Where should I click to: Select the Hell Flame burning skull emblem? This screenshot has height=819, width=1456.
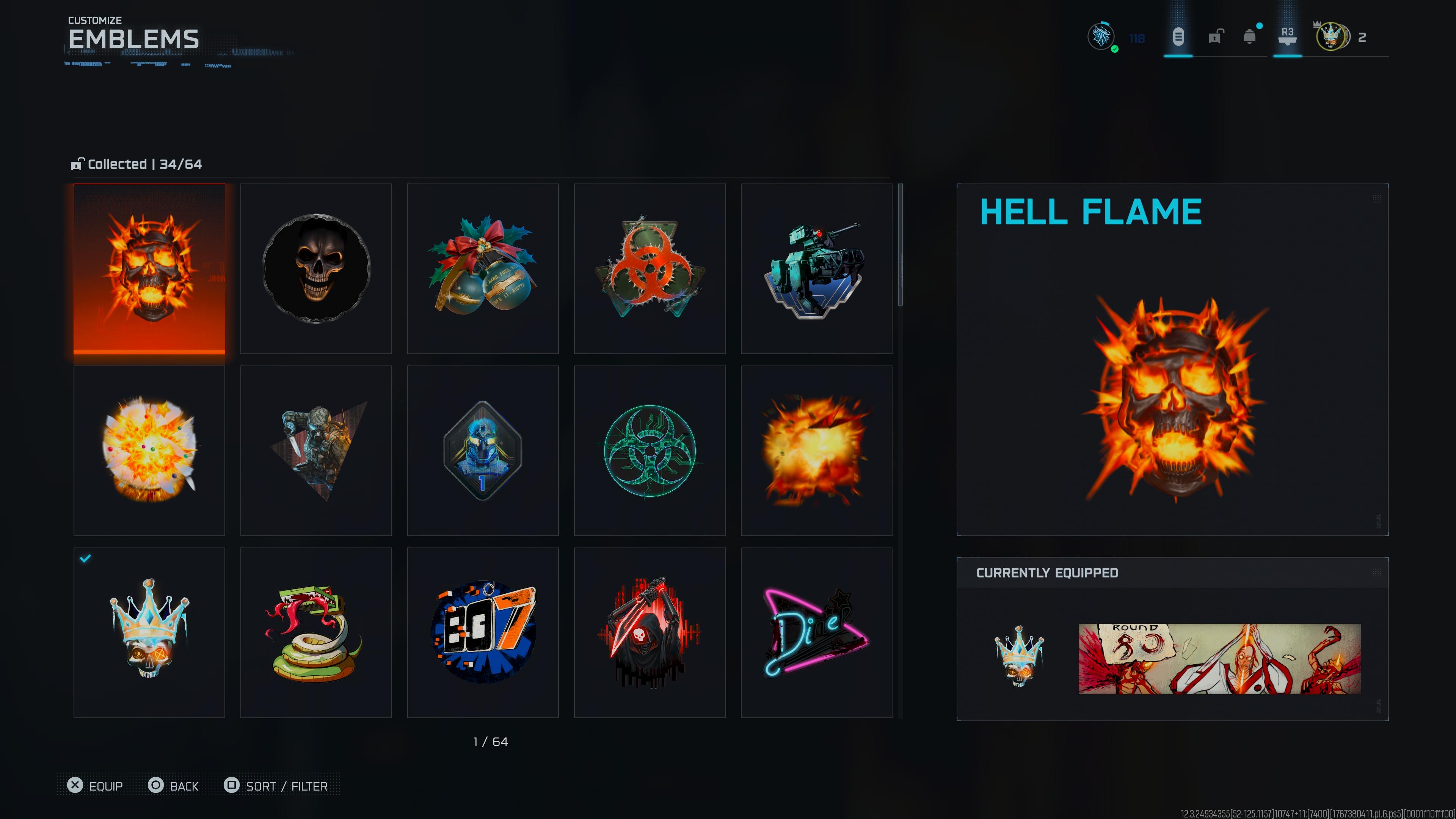[149, 268]
